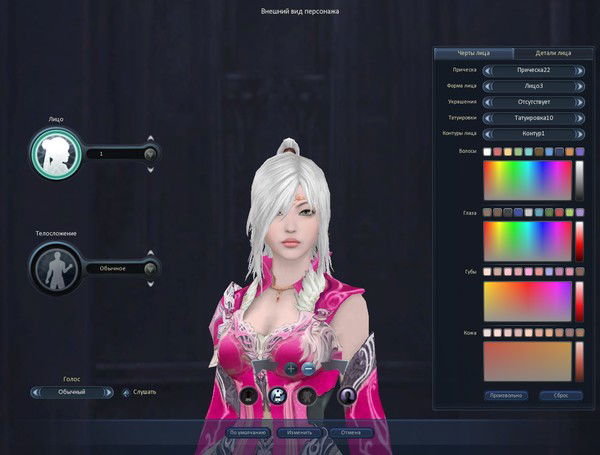Confirm changes with Изменить button

point(300,433)
